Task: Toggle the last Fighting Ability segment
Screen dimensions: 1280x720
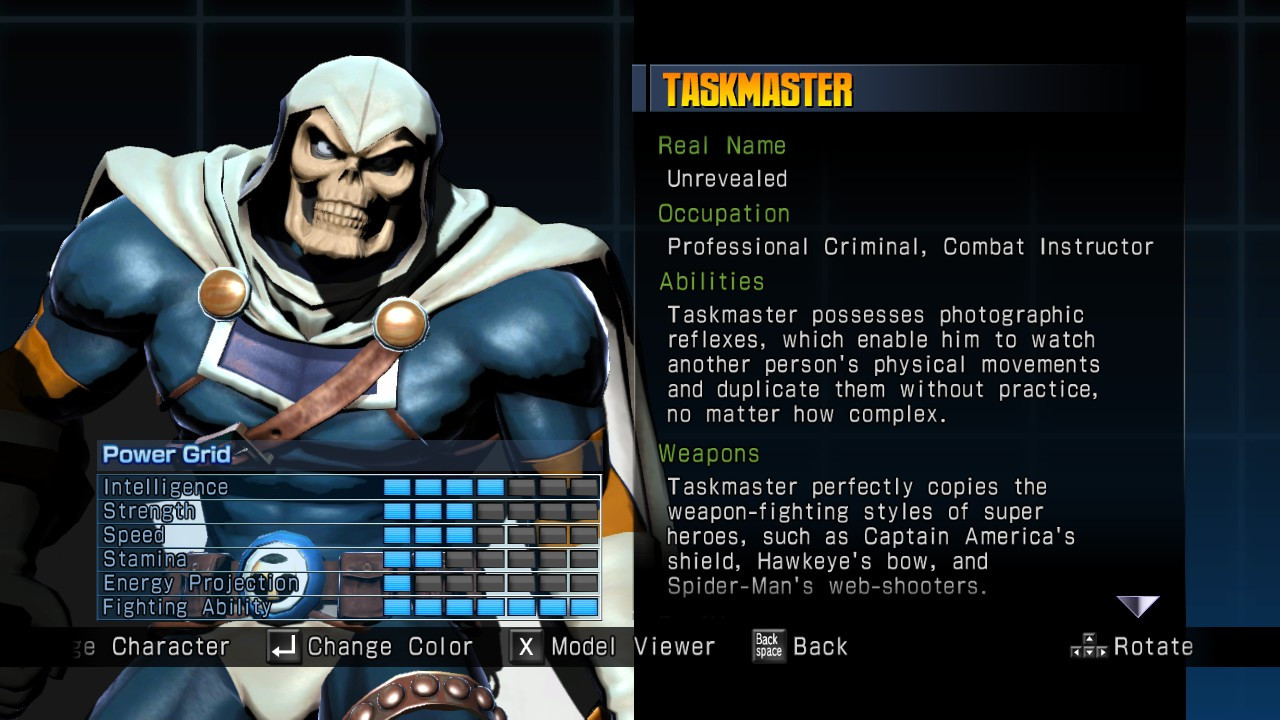Action: tap(585, 606)
